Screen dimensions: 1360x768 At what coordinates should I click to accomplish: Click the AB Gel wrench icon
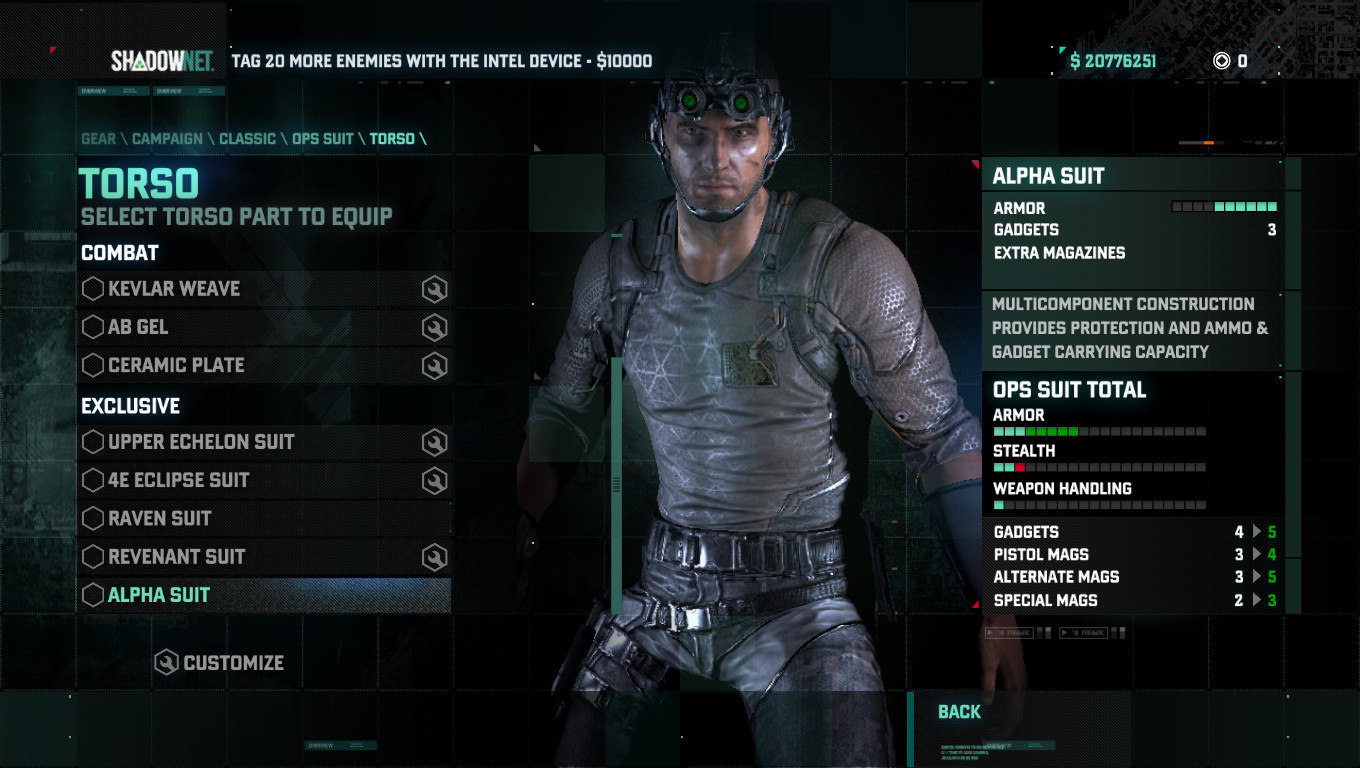pyautogui.click(x=433, y=326)
